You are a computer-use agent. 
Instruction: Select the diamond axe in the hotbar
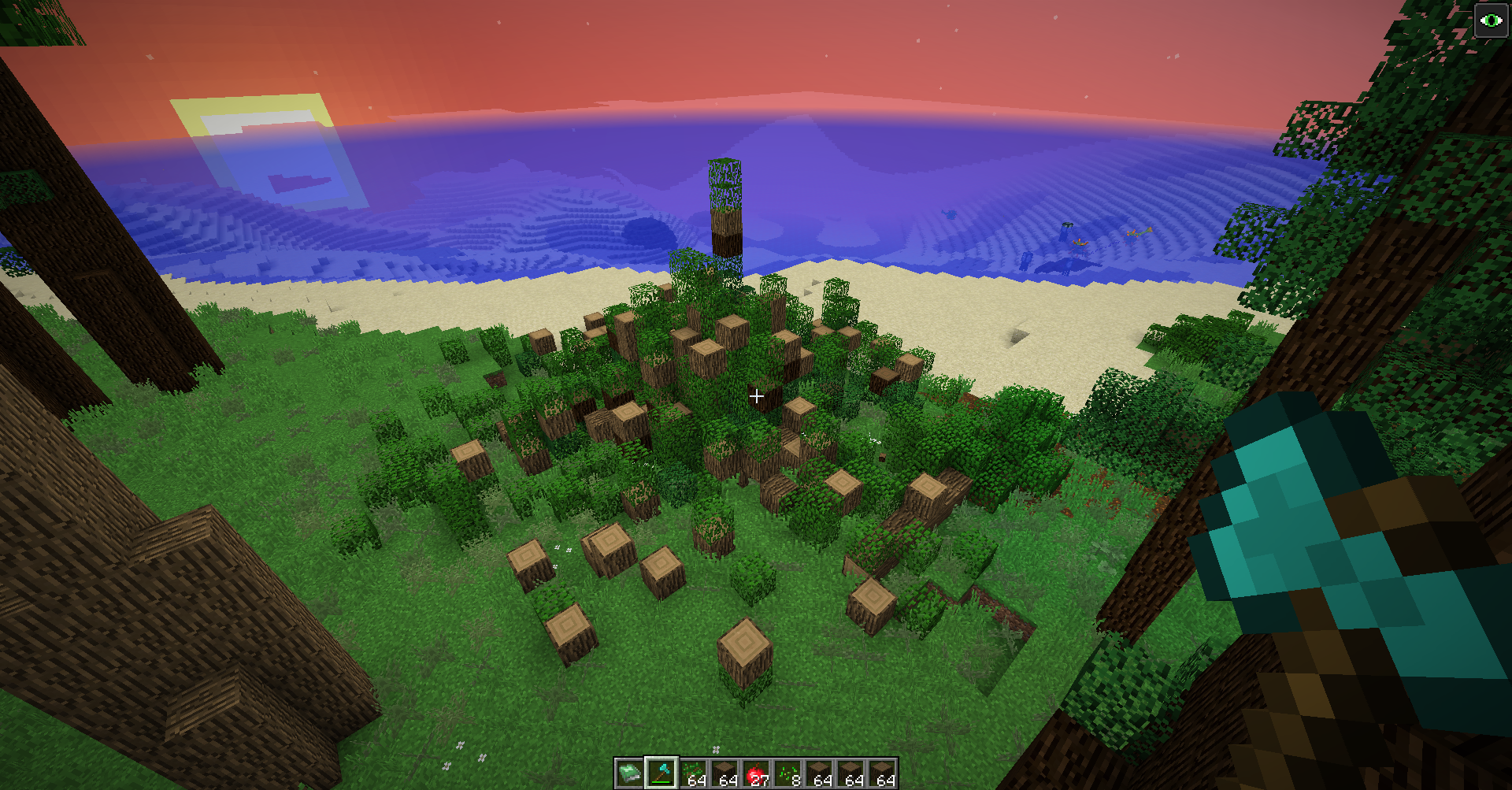click(x=661, y=773)
